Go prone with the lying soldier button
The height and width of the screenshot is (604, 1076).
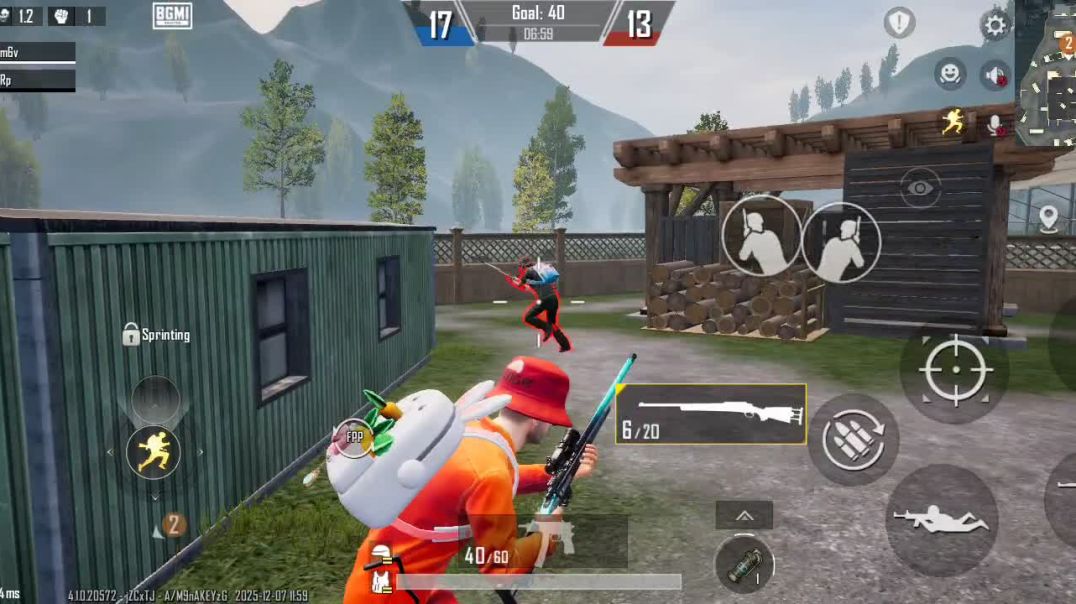[x=940, y=520]
